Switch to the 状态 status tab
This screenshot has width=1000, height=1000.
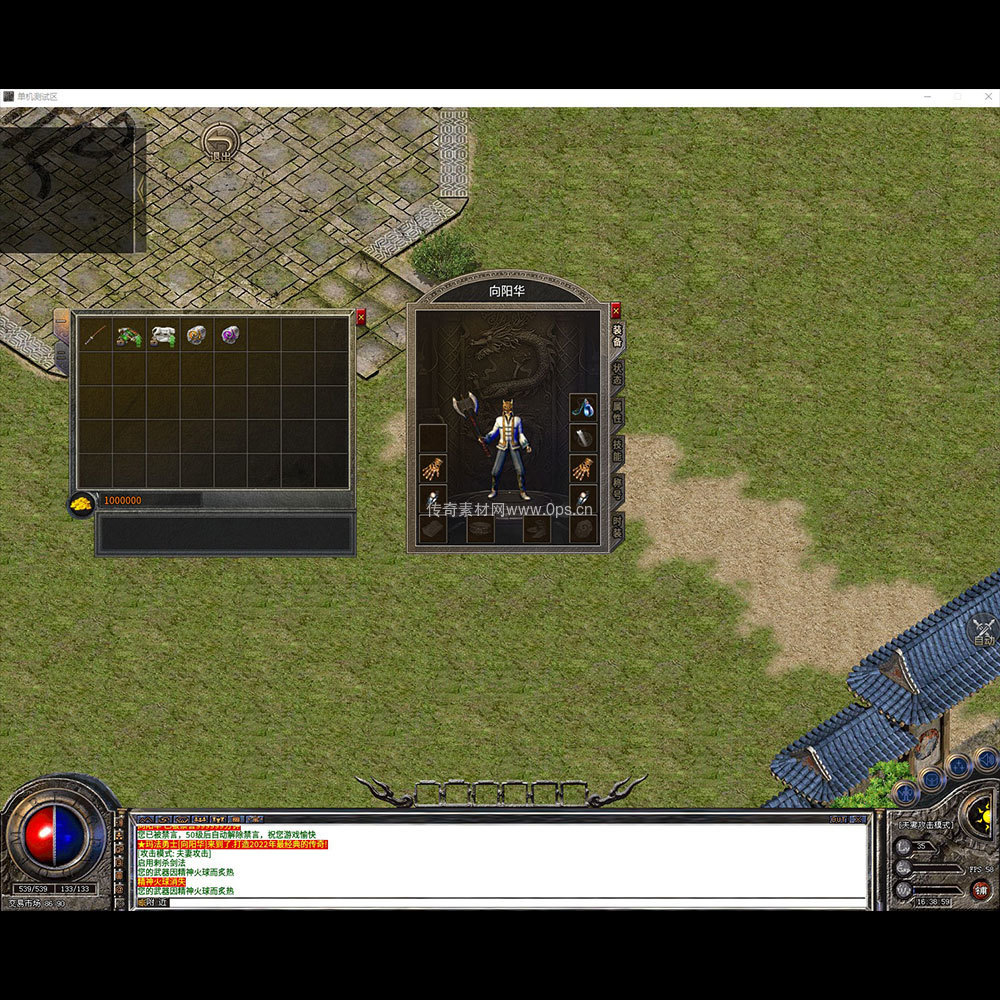click(617, 373)
